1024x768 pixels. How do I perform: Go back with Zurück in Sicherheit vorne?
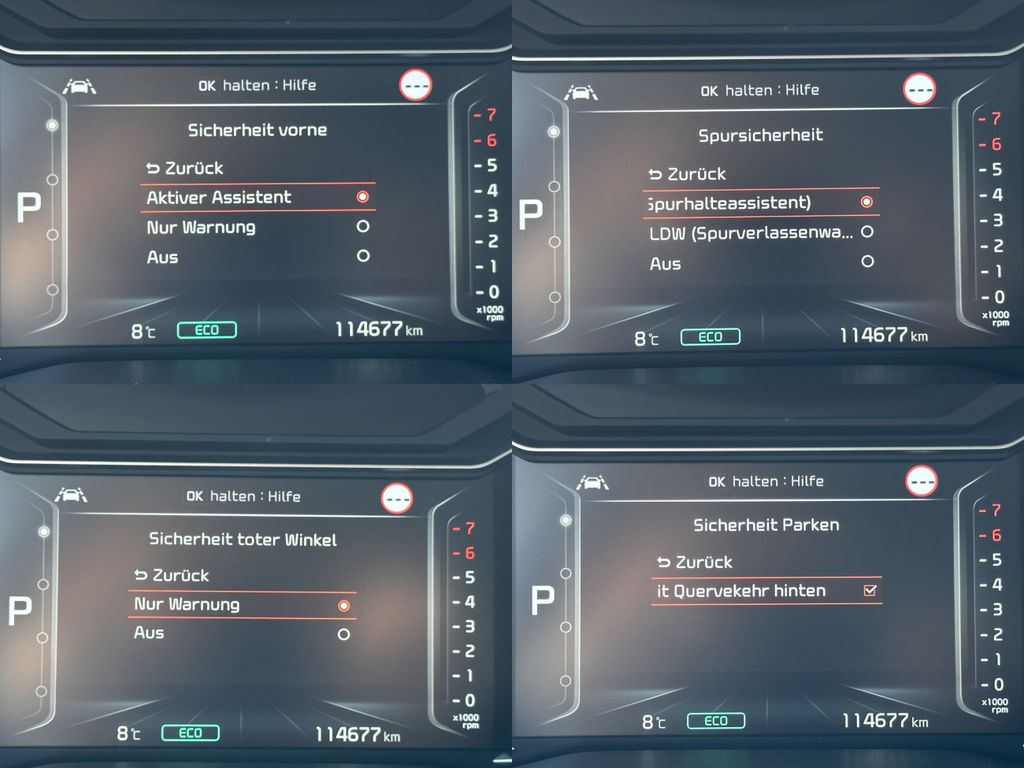184,168
